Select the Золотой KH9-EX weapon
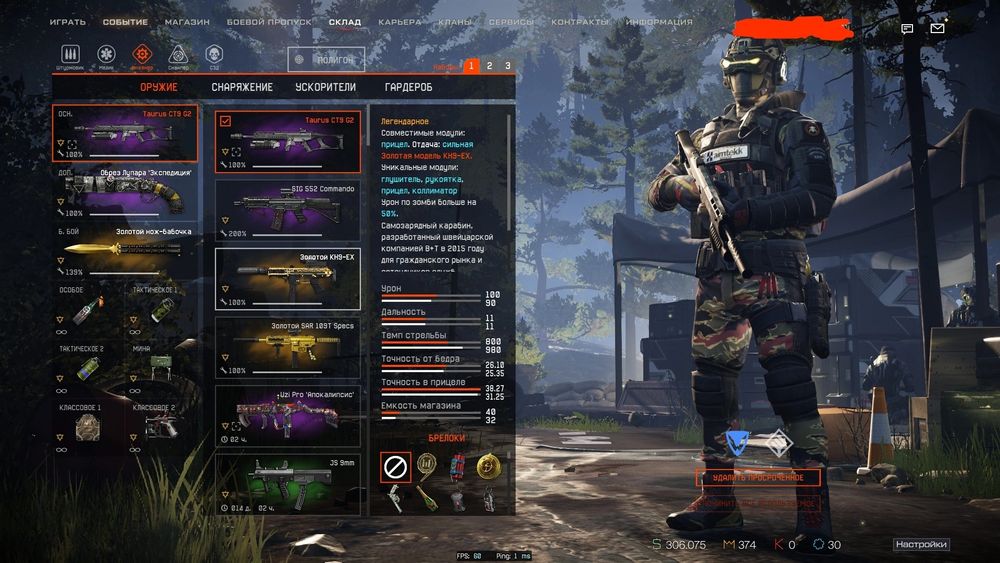The height and width of the screenshot is (563, 1000). tap(288, 278)
